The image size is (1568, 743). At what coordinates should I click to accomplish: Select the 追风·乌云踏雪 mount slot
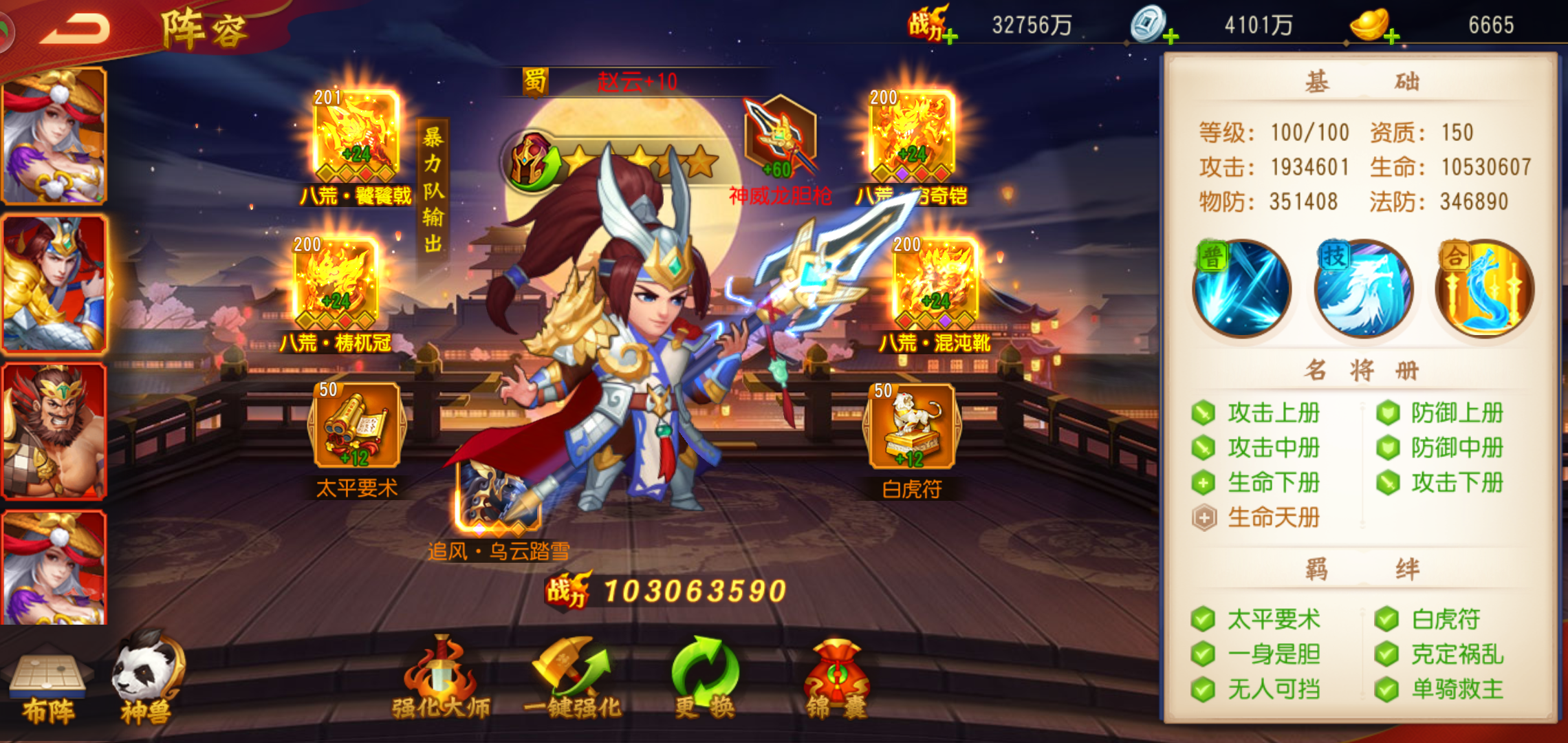point(498,497)
